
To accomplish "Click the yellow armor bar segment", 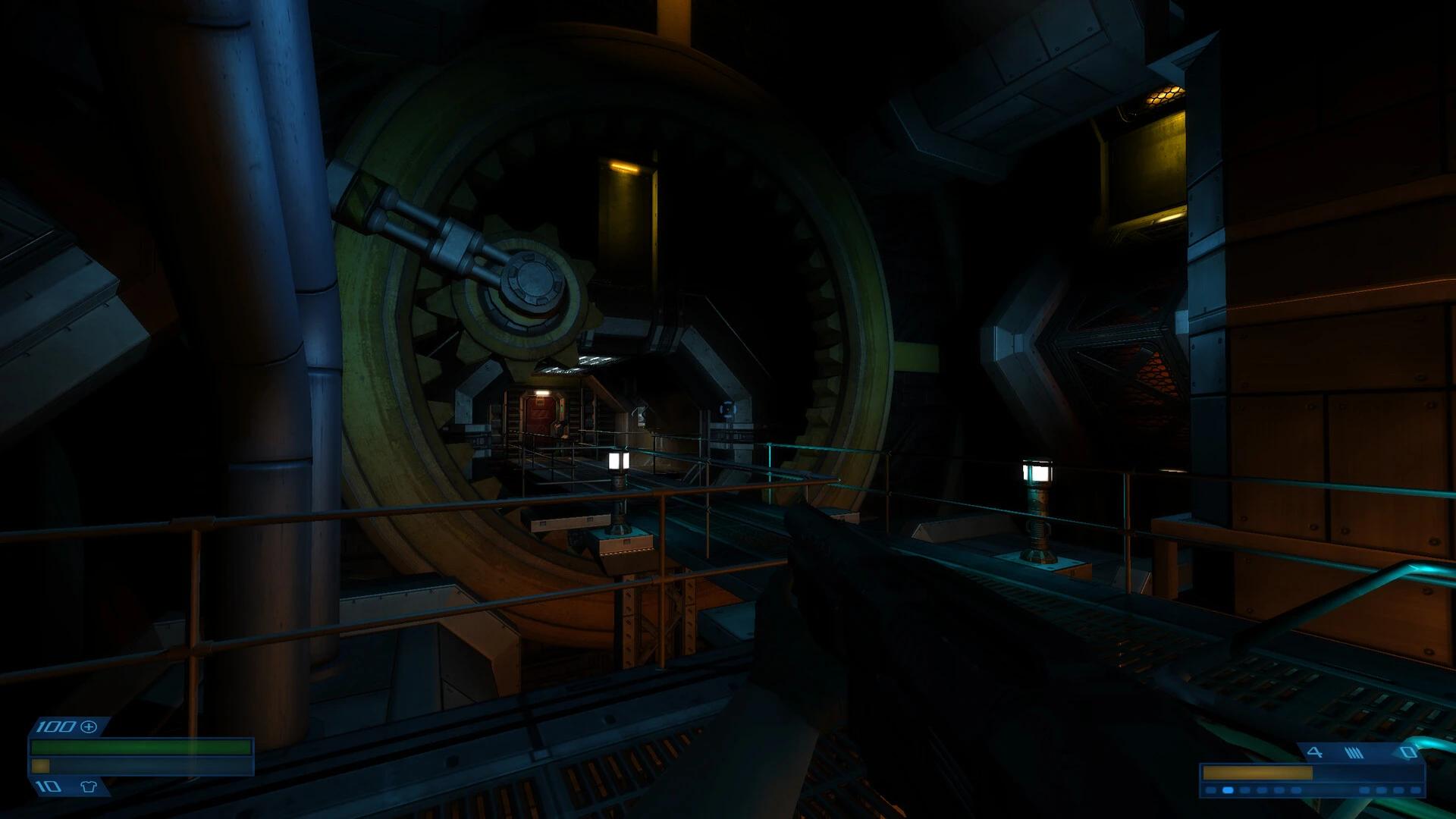I will (40, 766).
